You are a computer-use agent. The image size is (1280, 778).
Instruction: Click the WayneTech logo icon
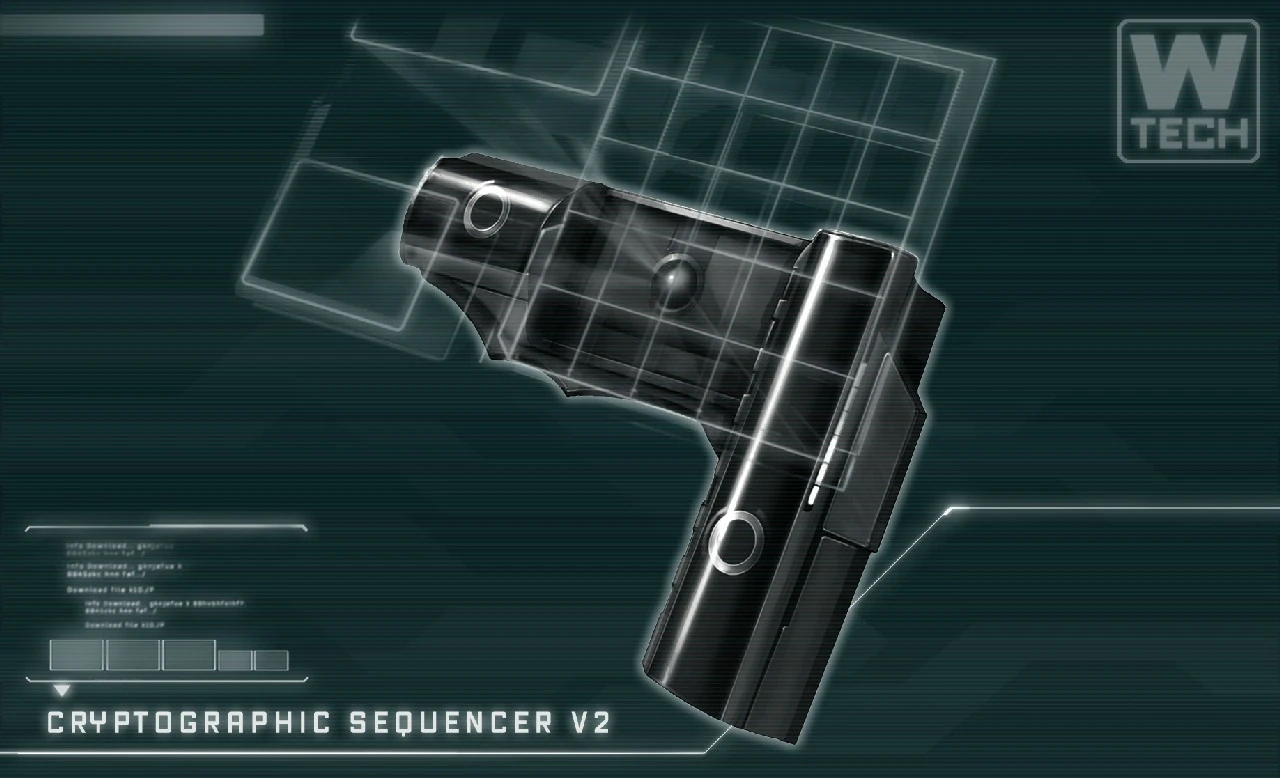(1190, 85)
